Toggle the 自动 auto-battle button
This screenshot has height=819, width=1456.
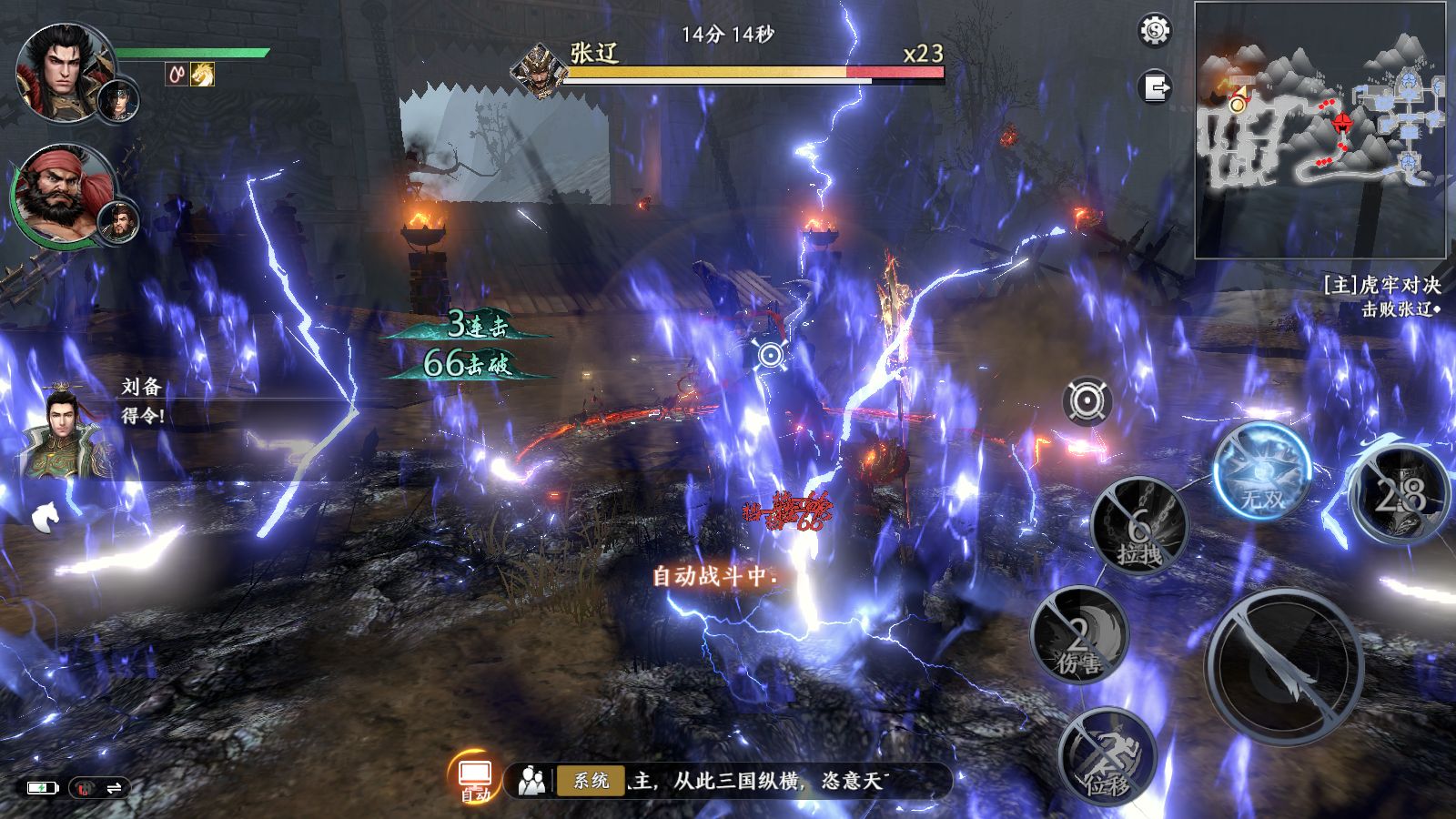[x=475, y=779]
